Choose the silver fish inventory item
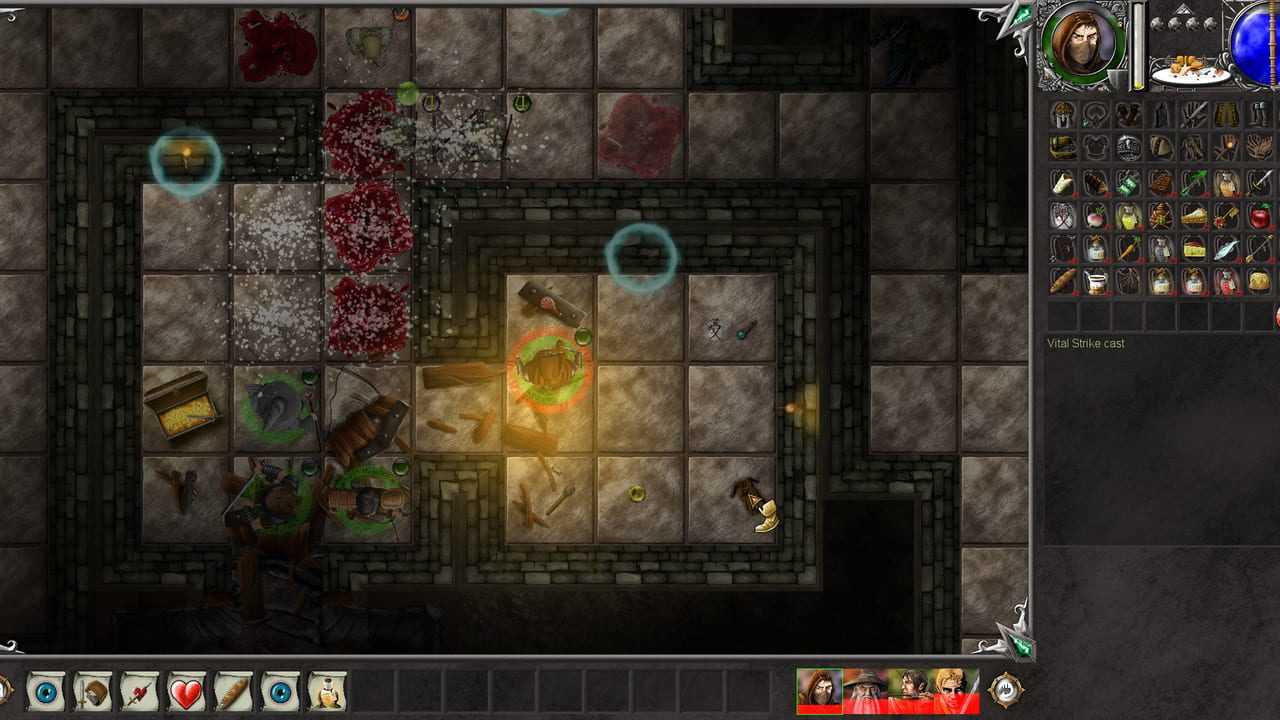This screenshot has width=1280, height=720. [x=1227, y=249]
